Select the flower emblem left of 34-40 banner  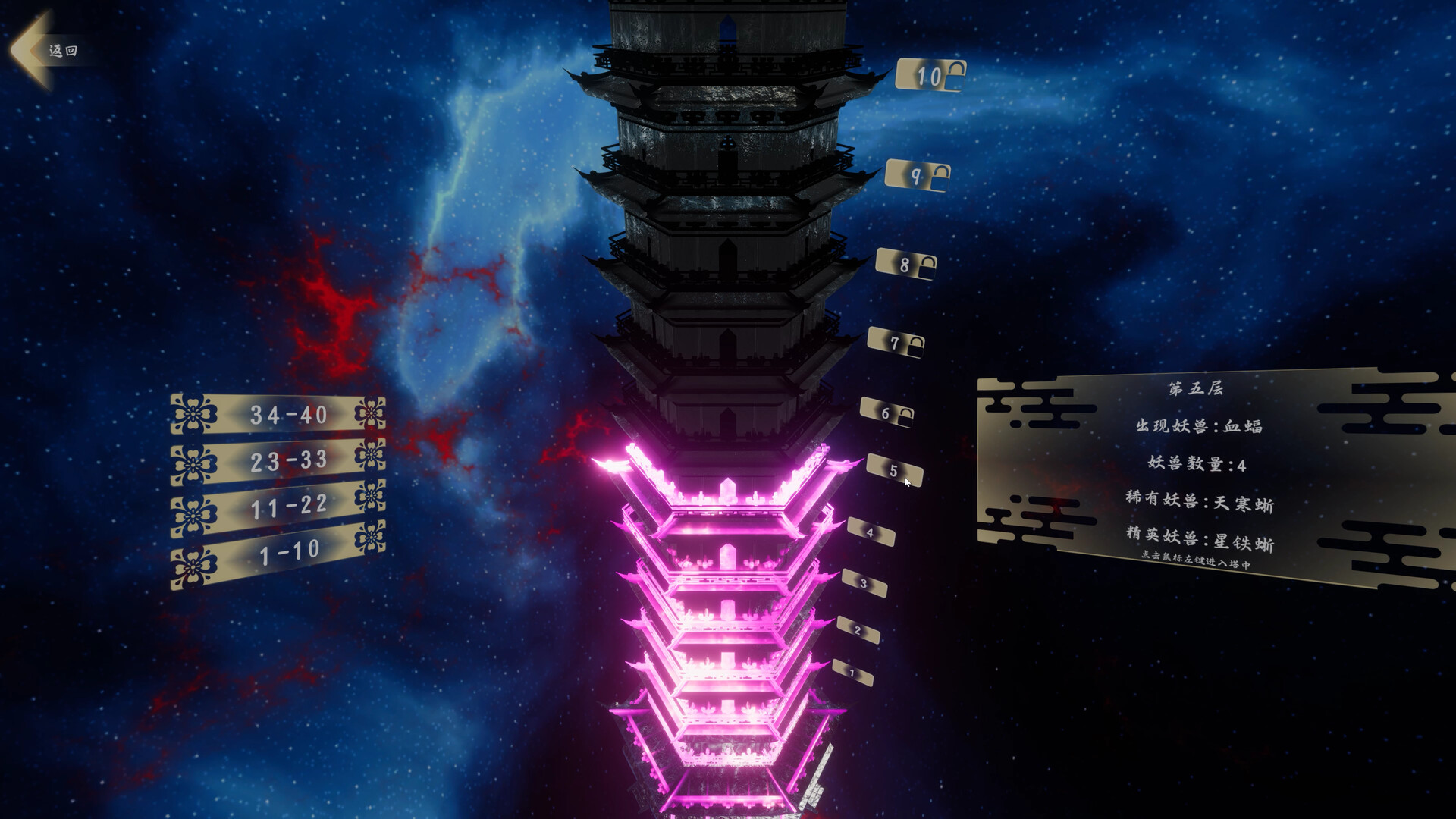[x=195, y=413]
